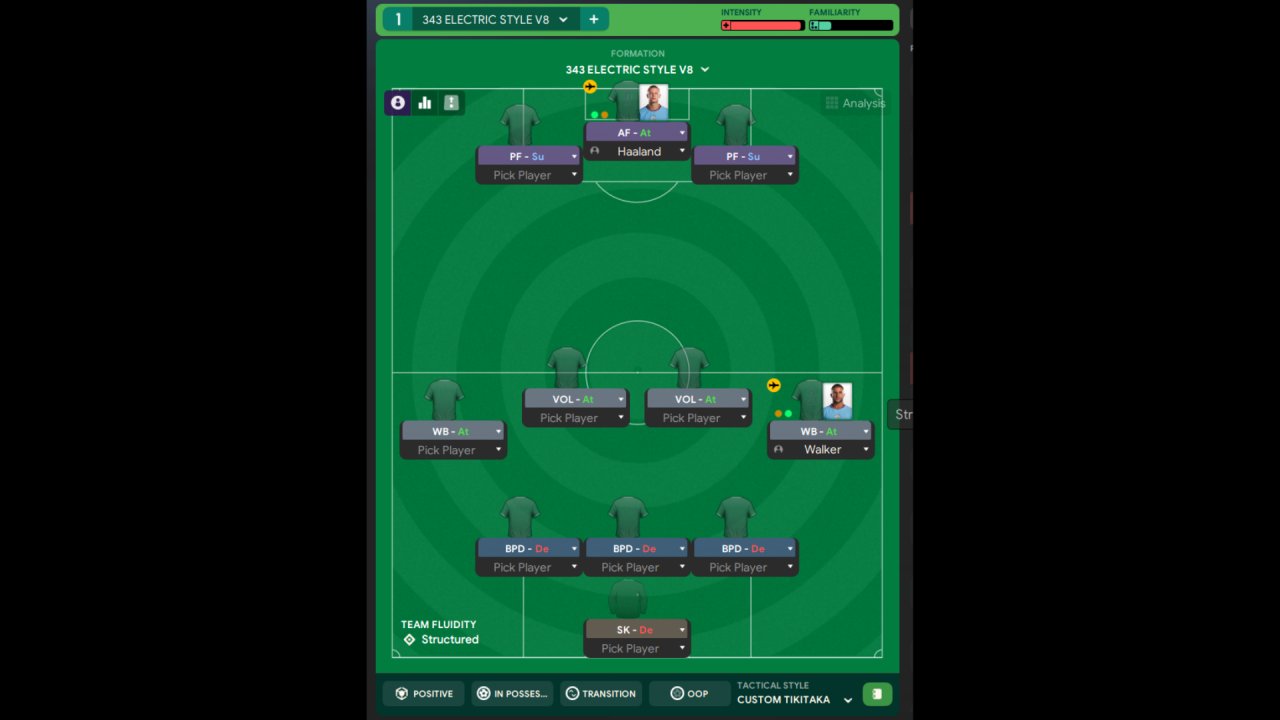Viewport: 1280px width, 720px height.
Task: Open Transition instructions
Action: pos(600,693)
